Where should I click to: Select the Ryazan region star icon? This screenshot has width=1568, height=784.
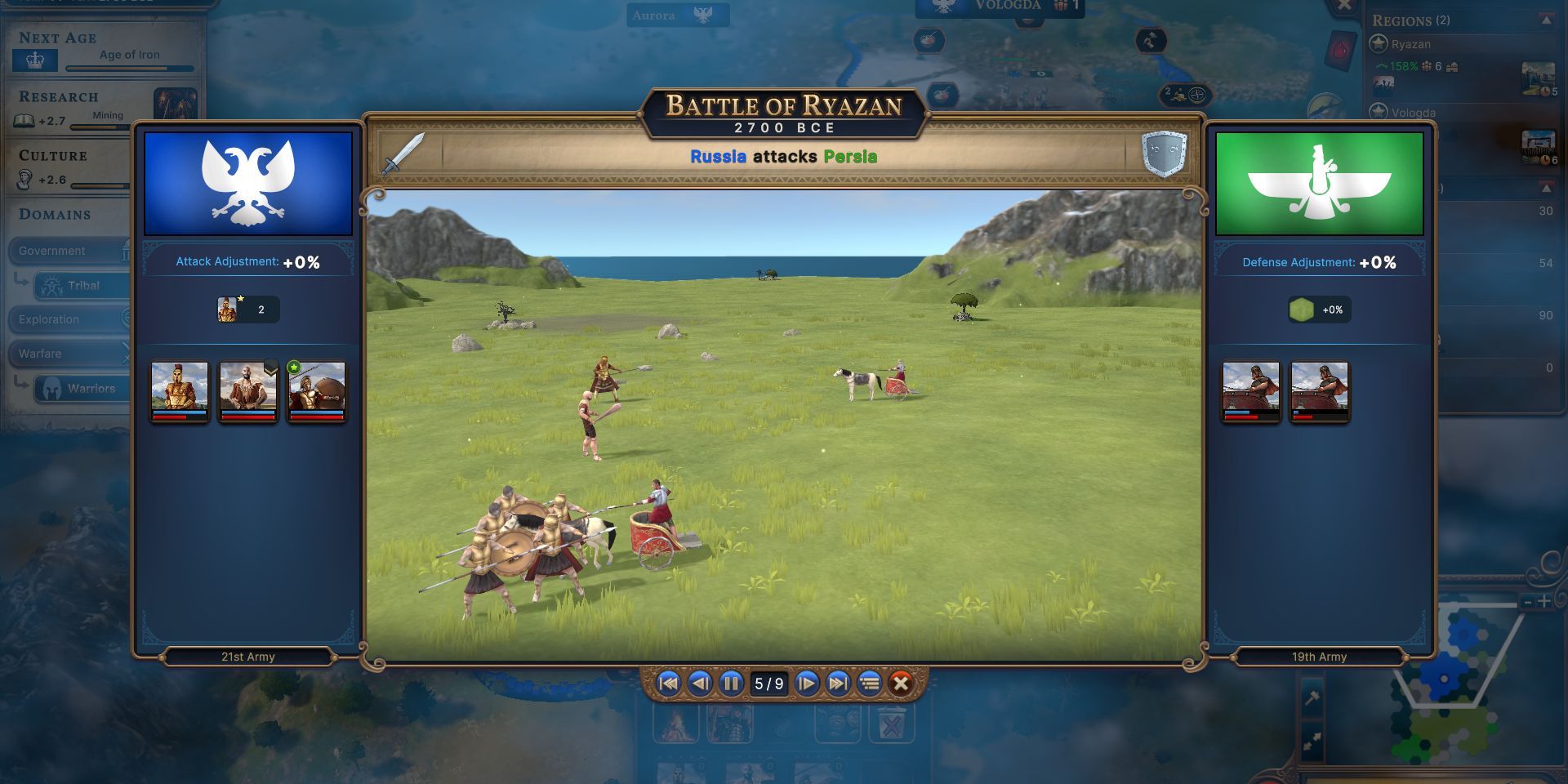pos(1378,44)
